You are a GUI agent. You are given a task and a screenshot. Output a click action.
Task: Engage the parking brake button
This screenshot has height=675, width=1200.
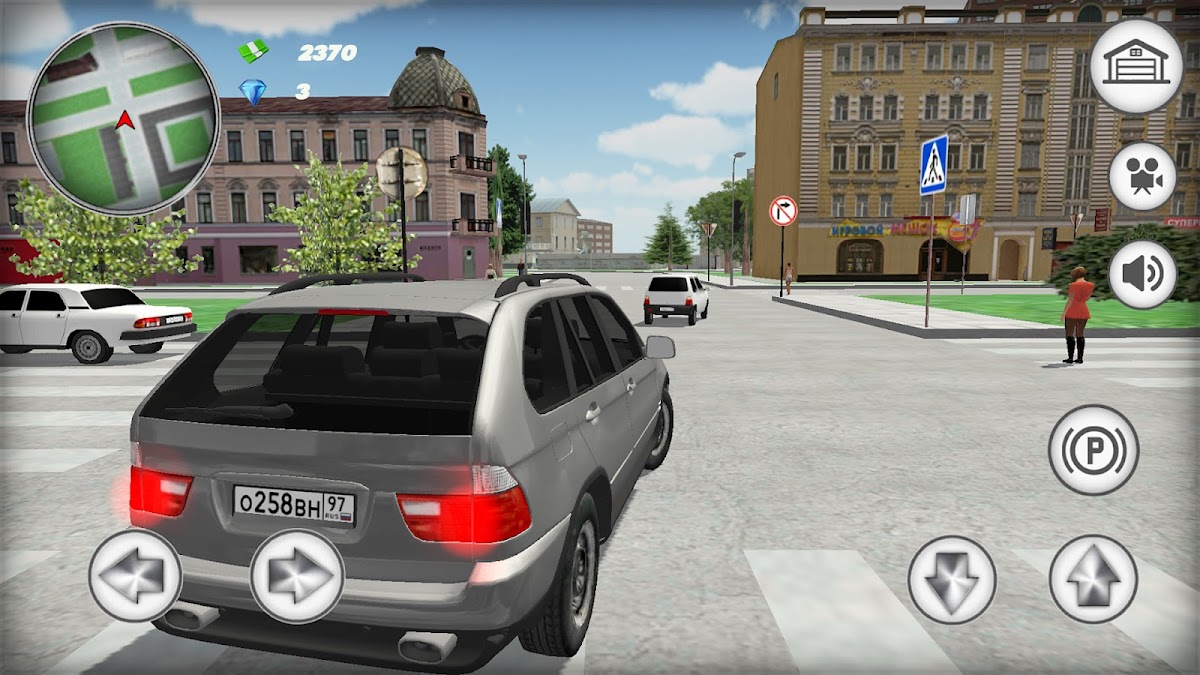(x=1094, y=450)
